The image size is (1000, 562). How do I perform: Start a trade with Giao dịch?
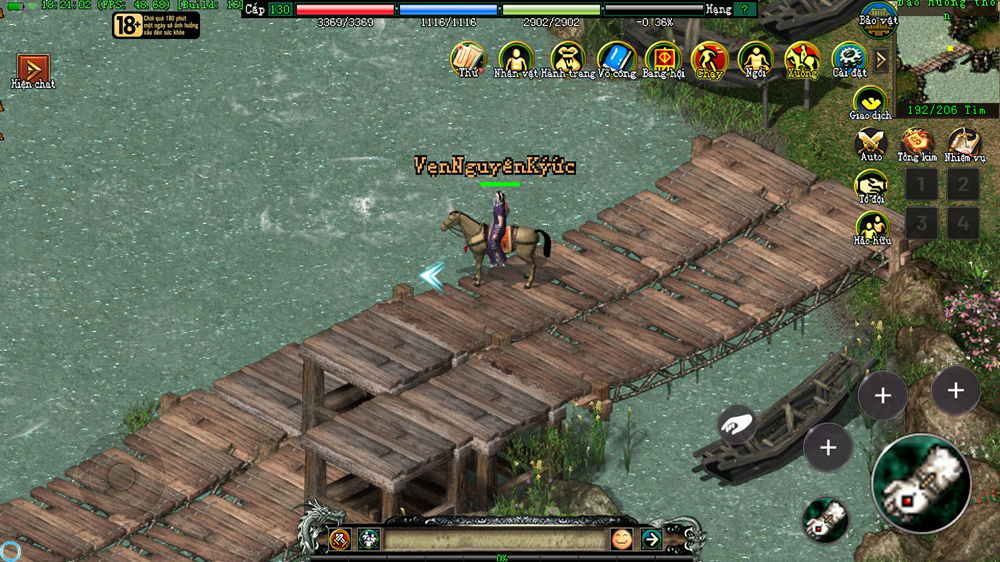tap(870, 101)
